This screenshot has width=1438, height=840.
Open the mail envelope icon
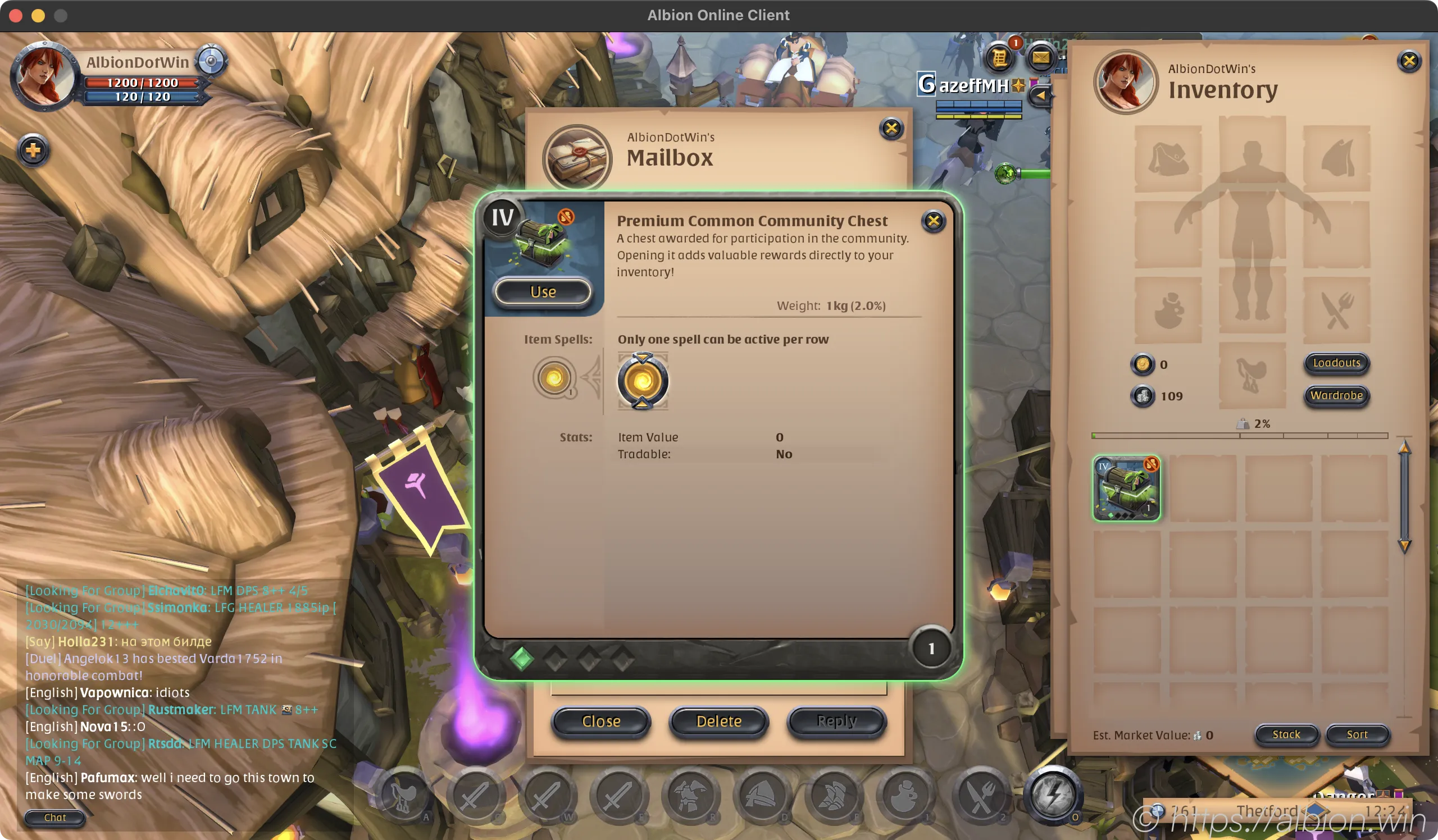point(1041,58)
